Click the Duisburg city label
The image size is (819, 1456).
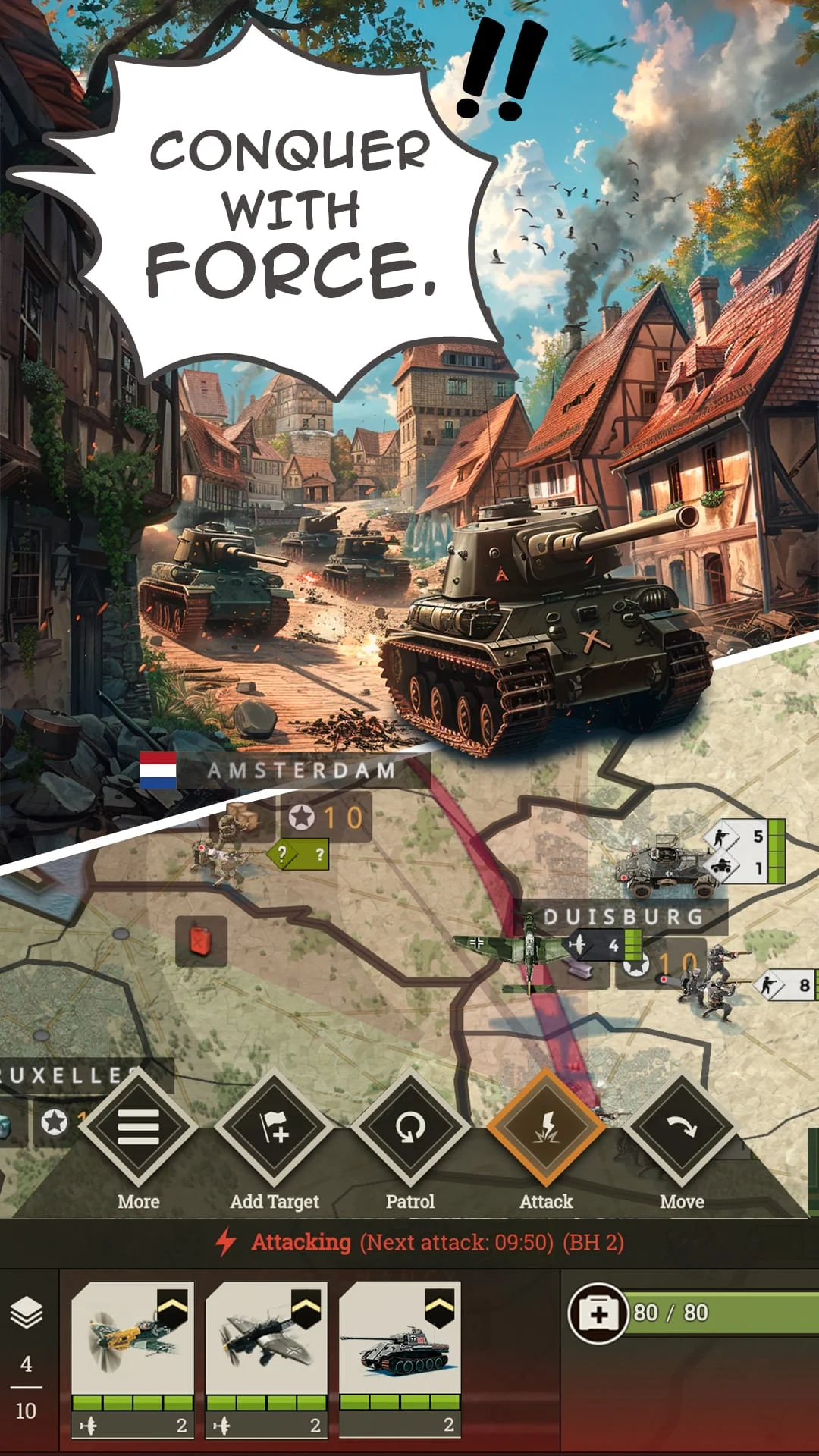pos(623,917)
